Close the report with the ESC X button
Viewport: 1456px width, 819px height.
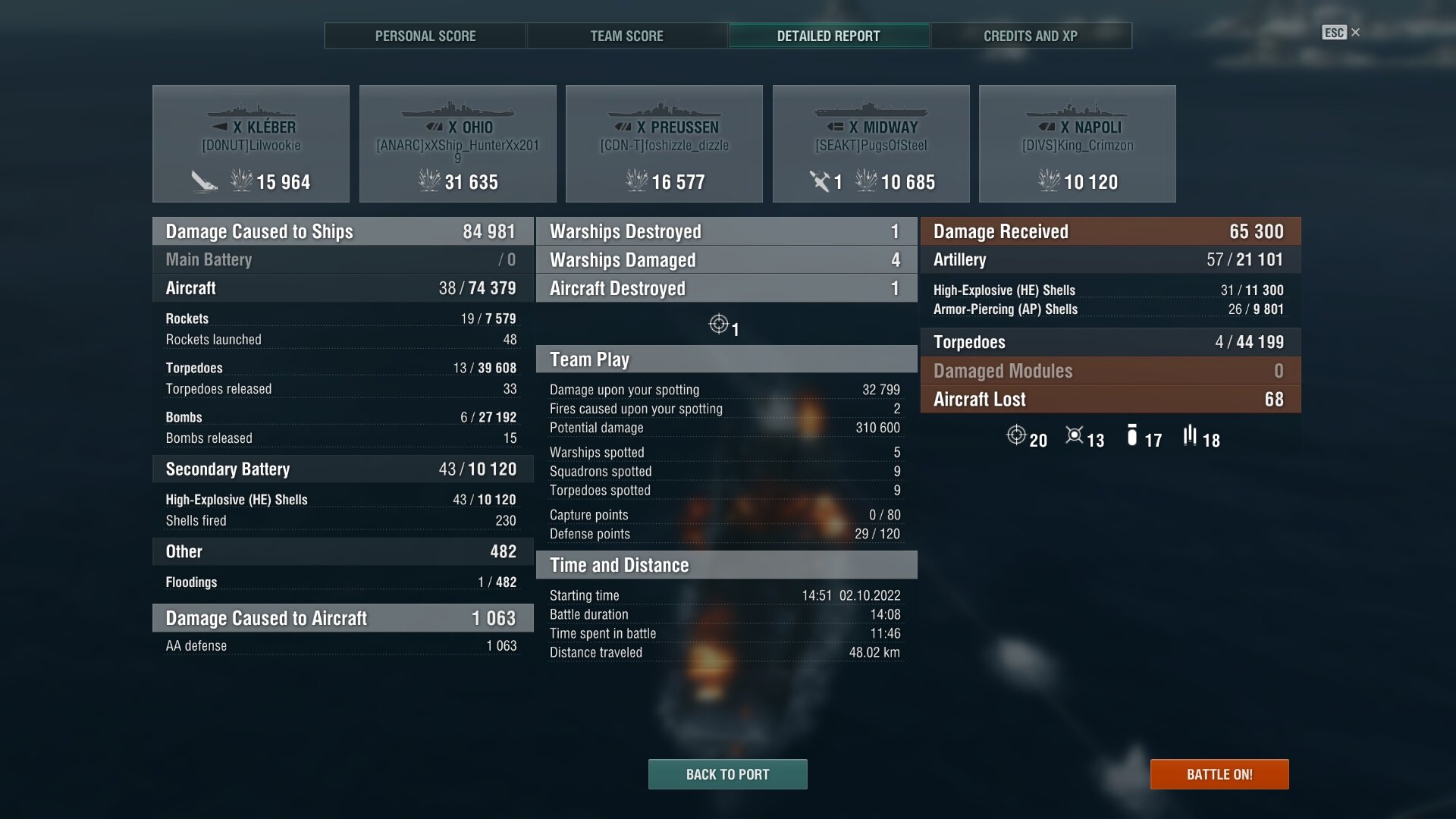coord(1341,33)
